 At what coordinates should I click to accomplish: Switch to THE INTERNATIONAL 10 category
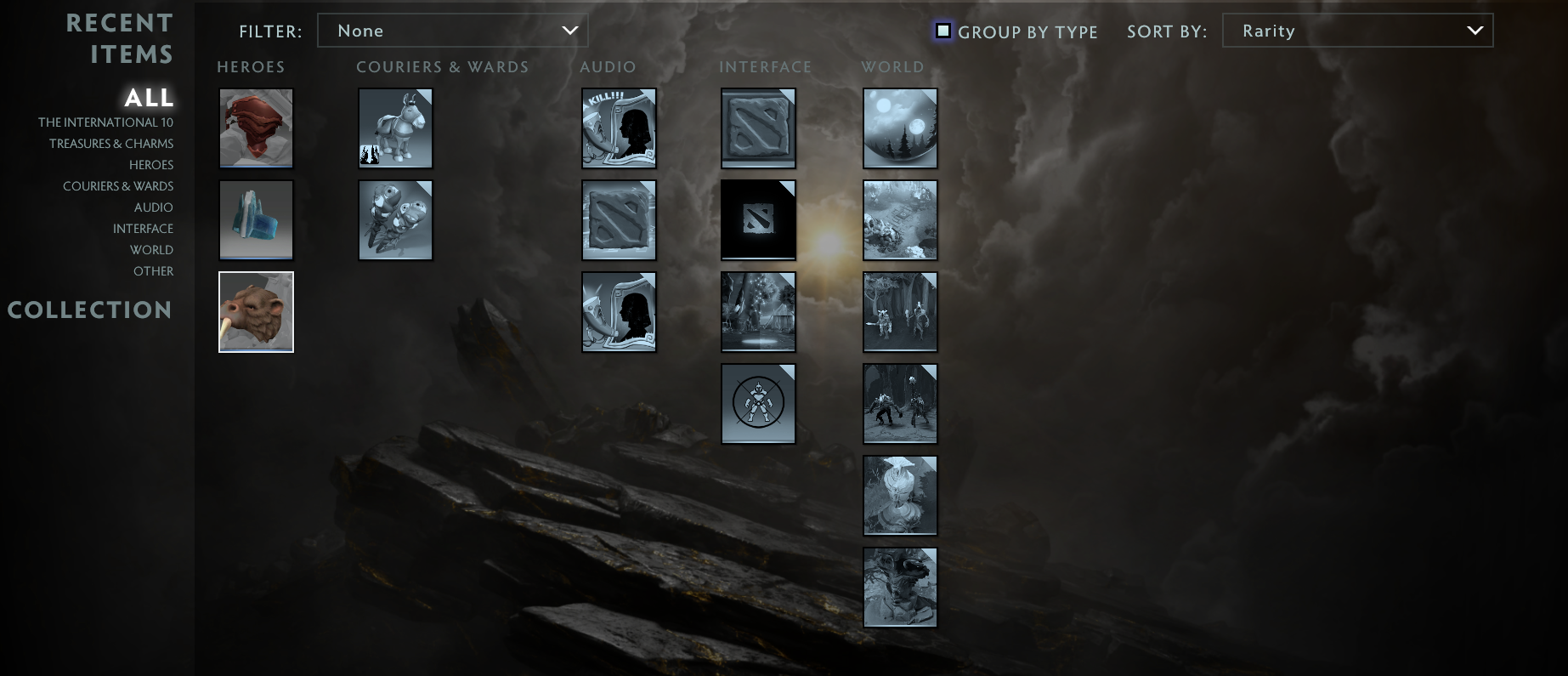pos(105,122)
